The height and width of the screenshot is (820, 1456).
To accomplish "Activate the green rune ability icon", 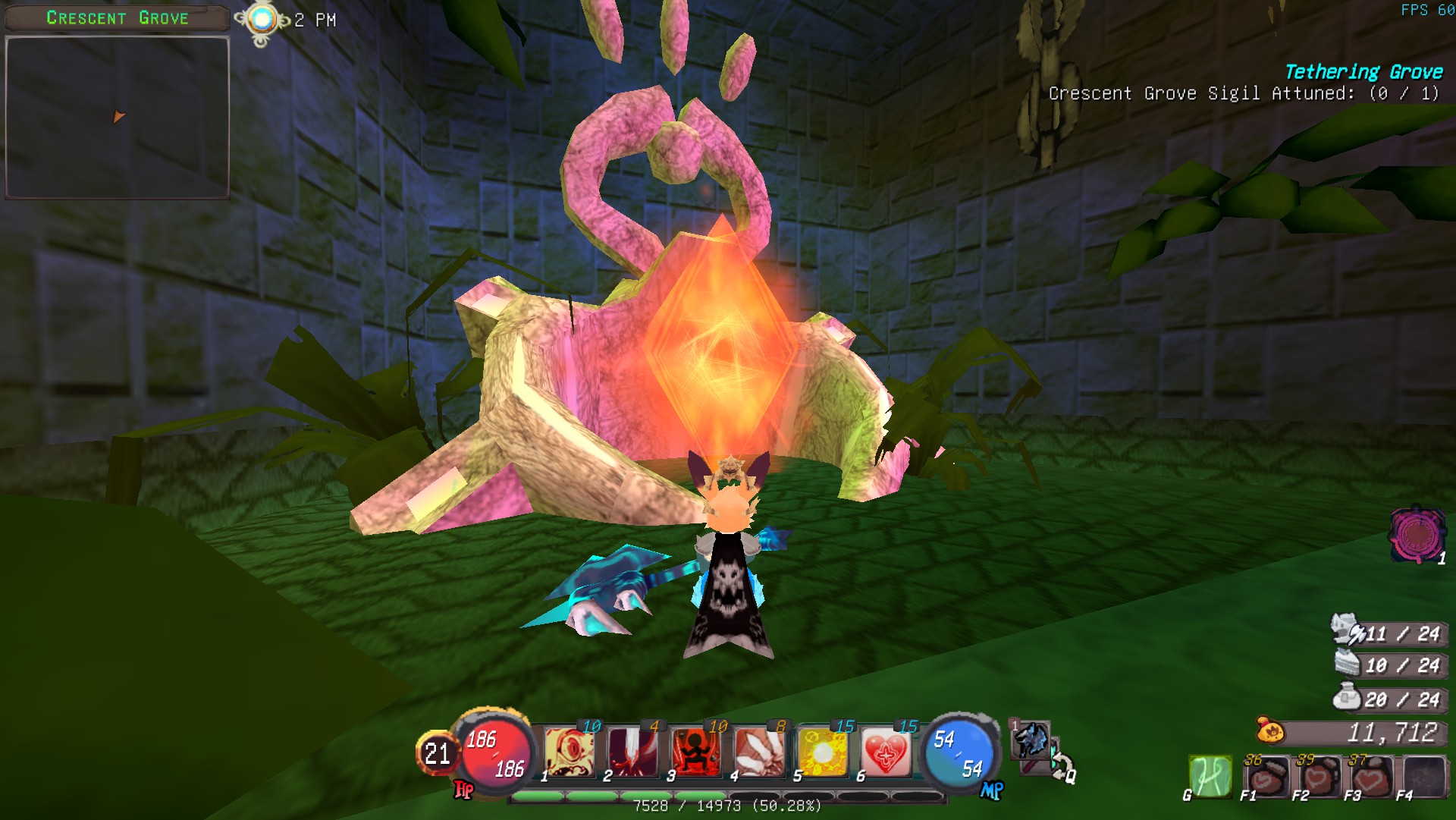I will 1210,776.
